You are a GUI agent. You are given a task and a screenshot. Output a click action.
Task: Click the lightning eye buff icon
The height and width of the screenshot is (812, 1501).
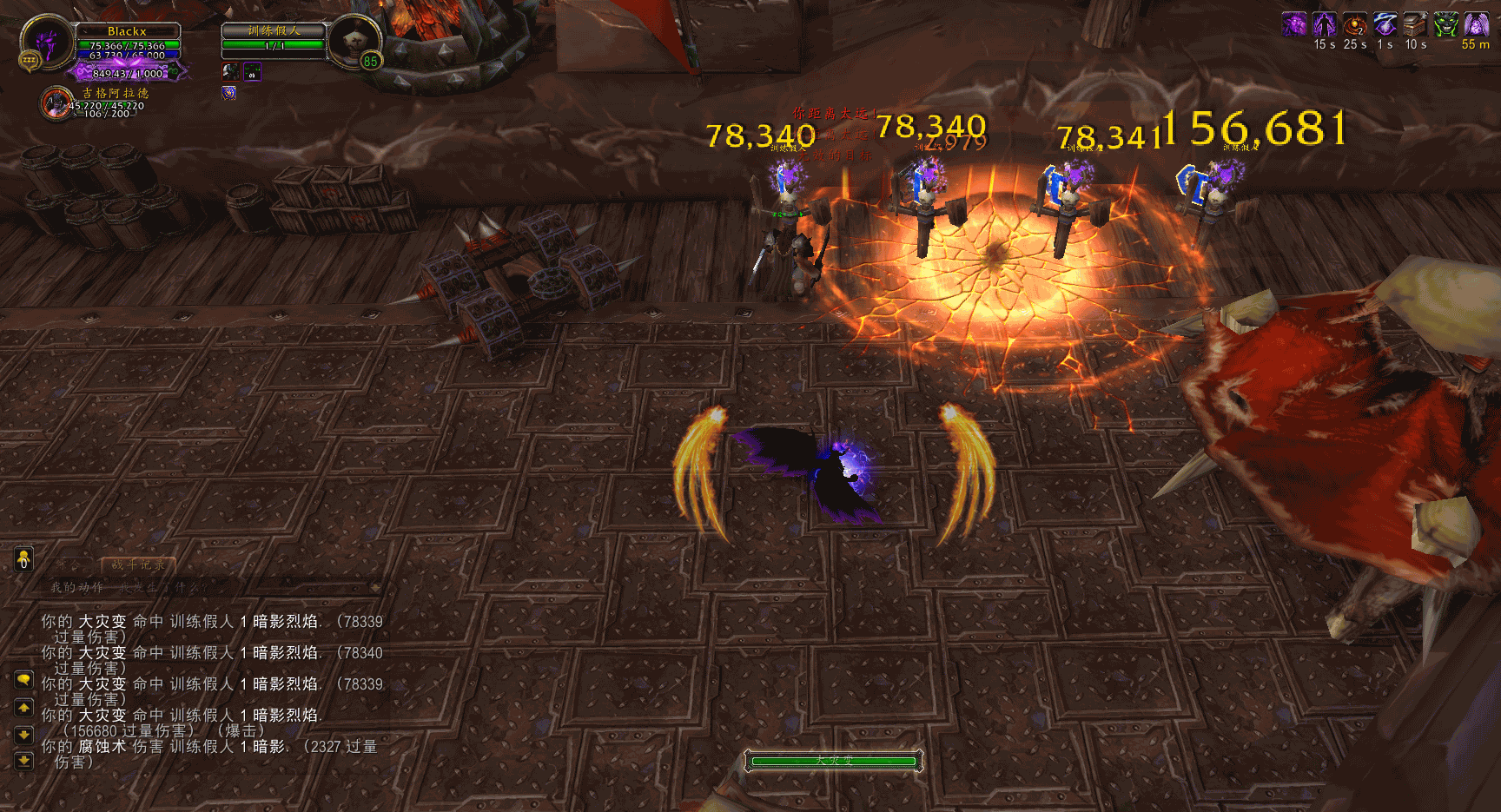click(1385, 24)
